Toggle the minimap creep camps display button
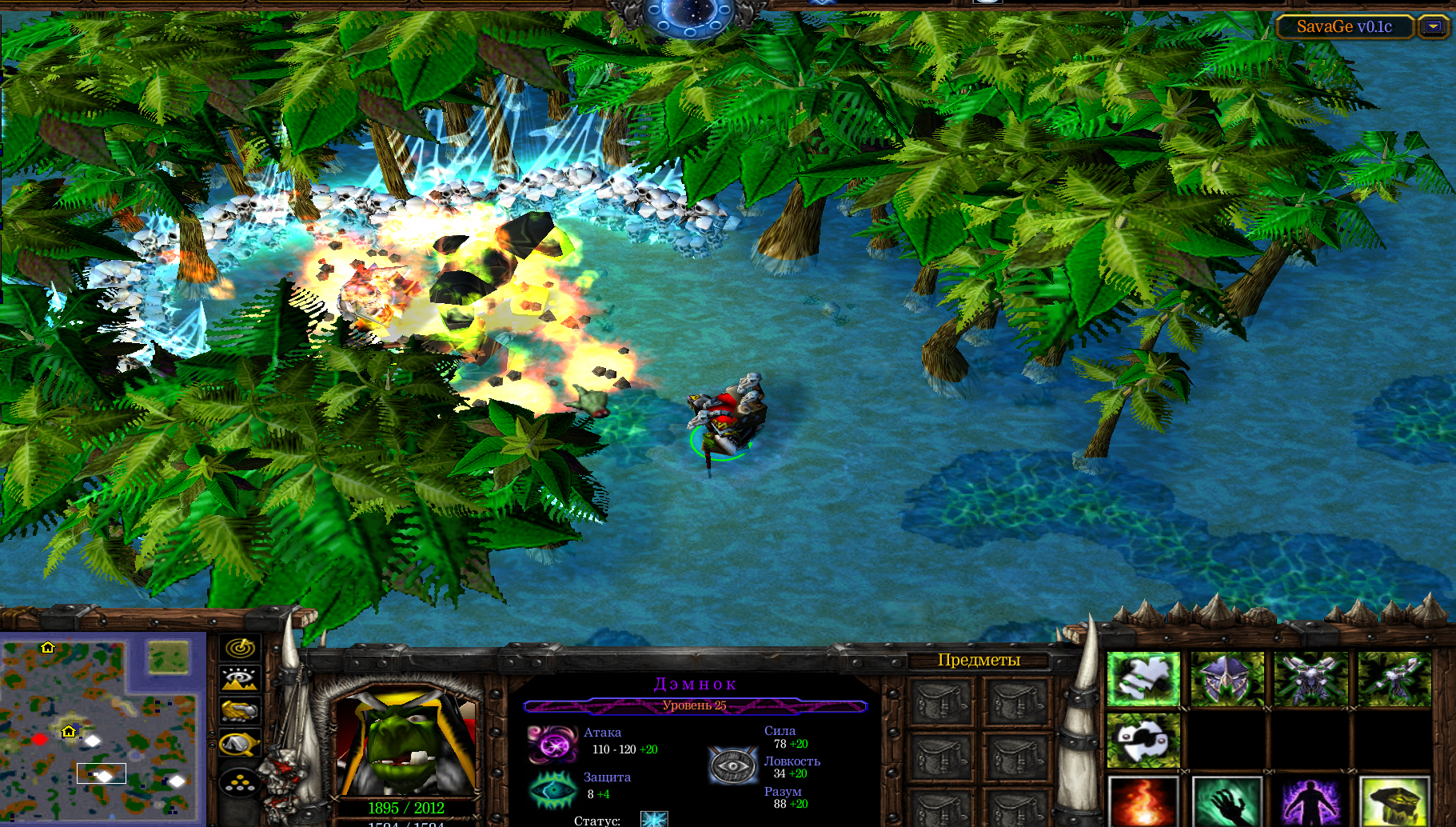 click(x=239, y=744)
